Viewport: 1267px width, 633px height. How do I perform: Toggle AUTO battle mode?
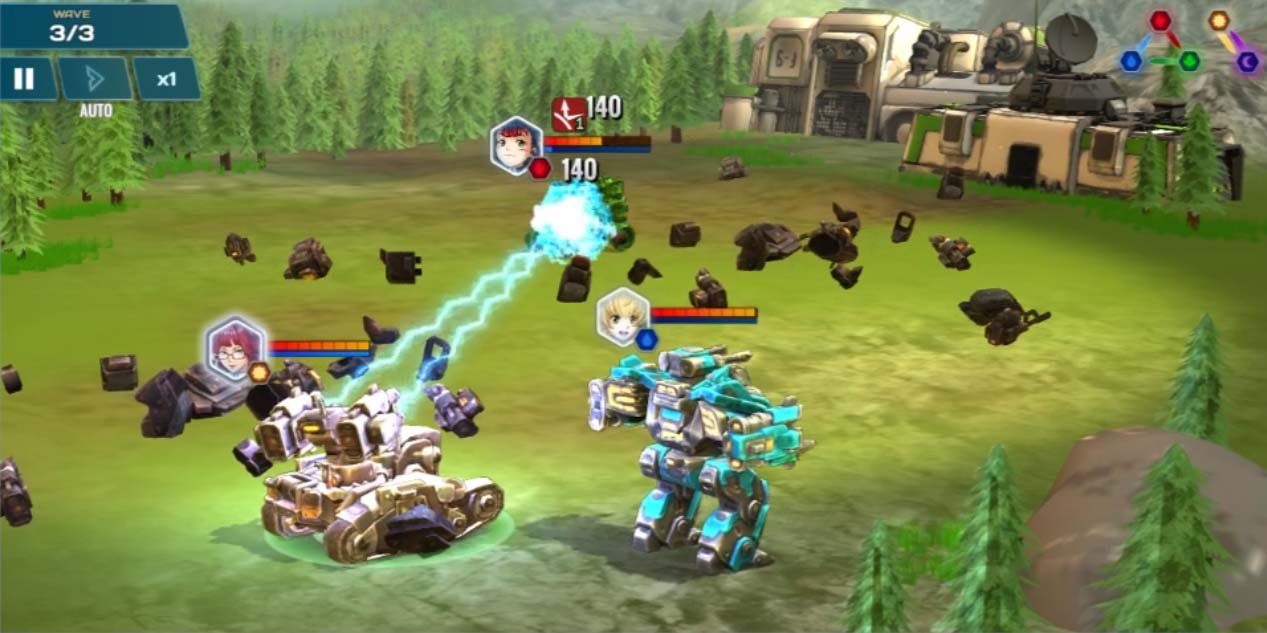tap(95, 80)
